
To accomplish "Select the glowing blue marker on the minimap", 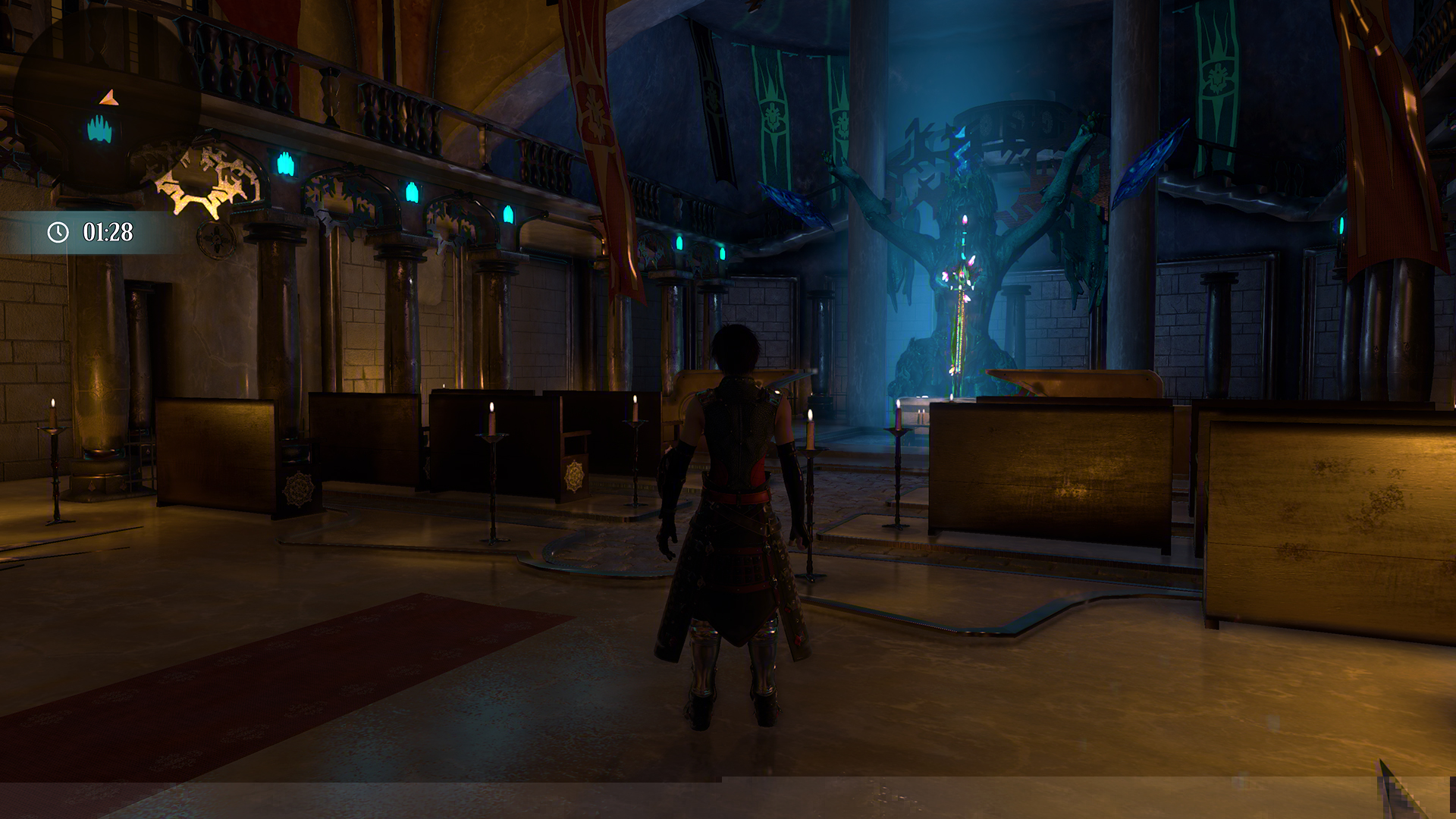I will tap(99, 130).
